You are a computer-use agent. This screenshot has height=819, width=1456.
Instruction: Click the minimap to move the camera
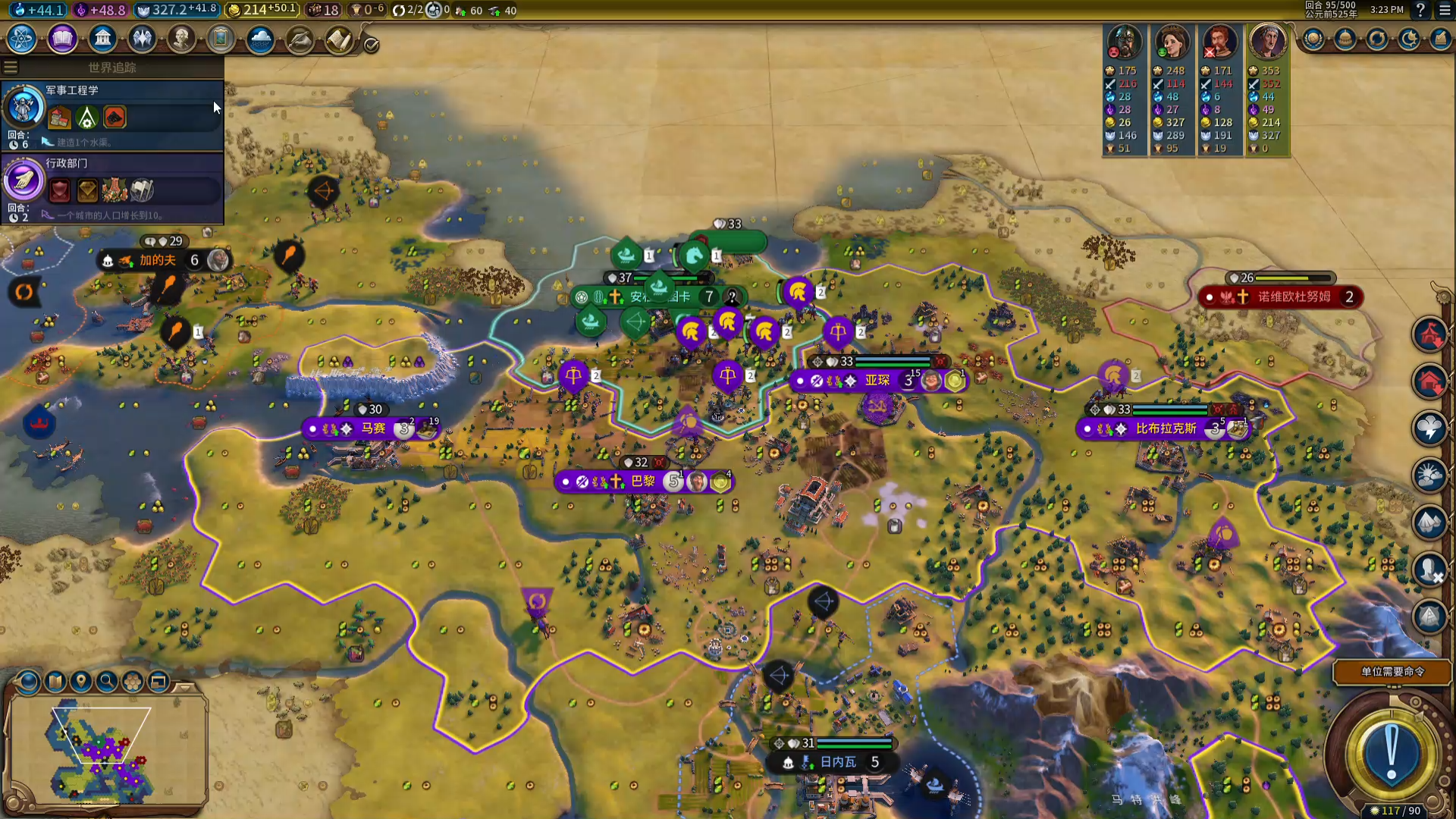106,751
